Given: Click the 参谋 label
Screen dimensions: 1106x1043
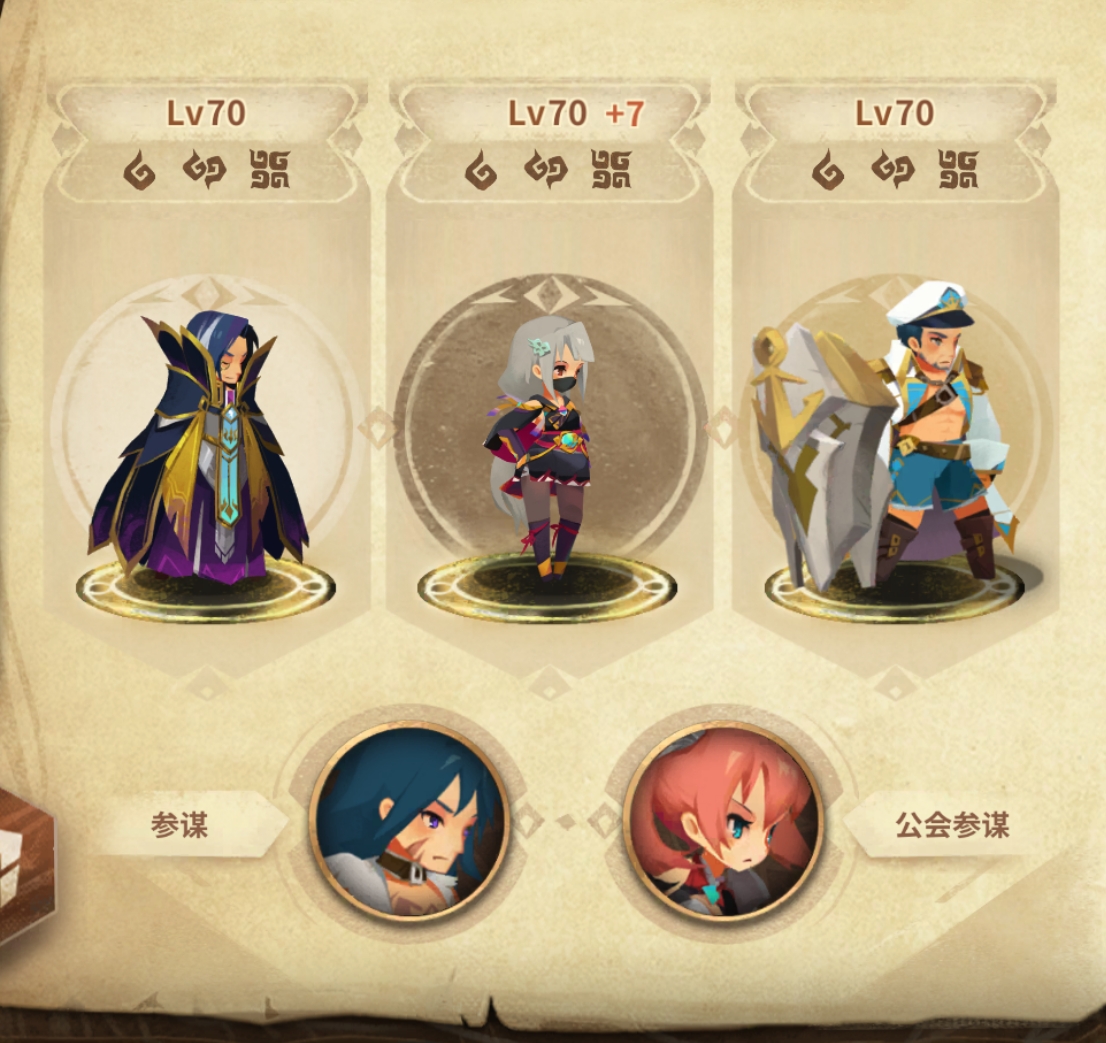Looking at the screenshot, I should coord(180,824).
